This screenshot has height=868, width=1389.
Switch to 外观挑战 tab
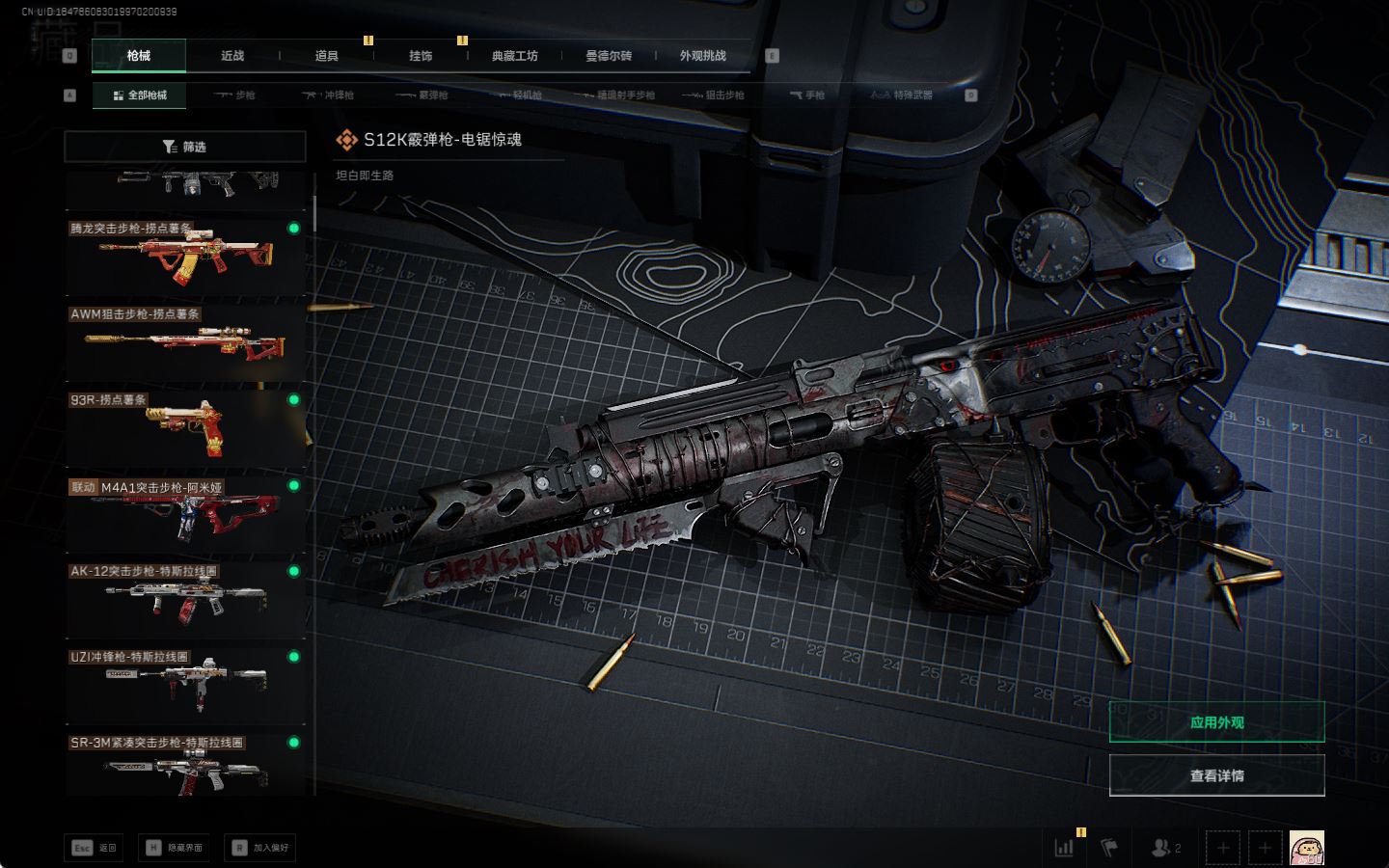tap(702, 56)
